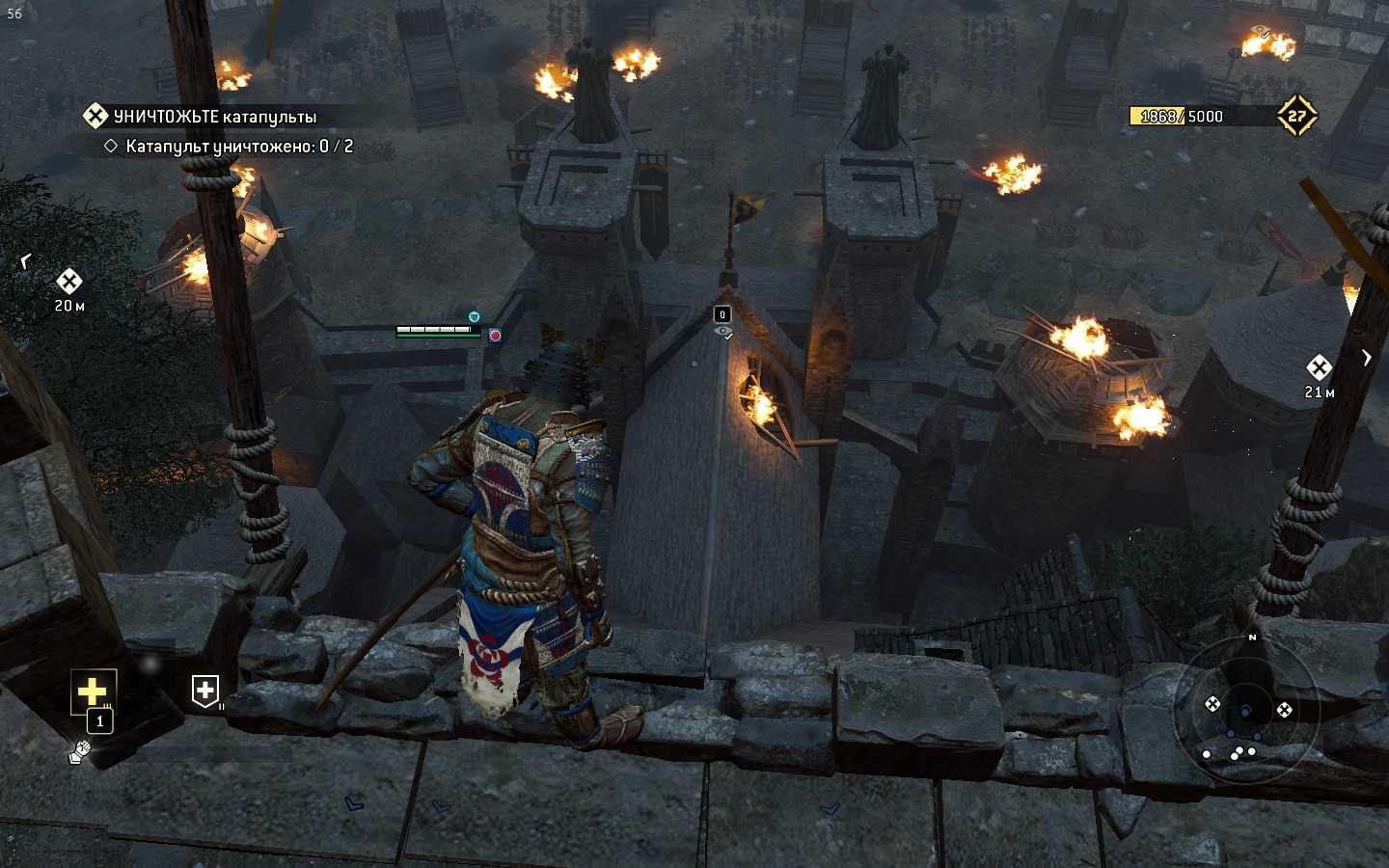Select the destroy catapults objective tracker
This screenshot has width=1389, height=868.
(x=214, y=117)
